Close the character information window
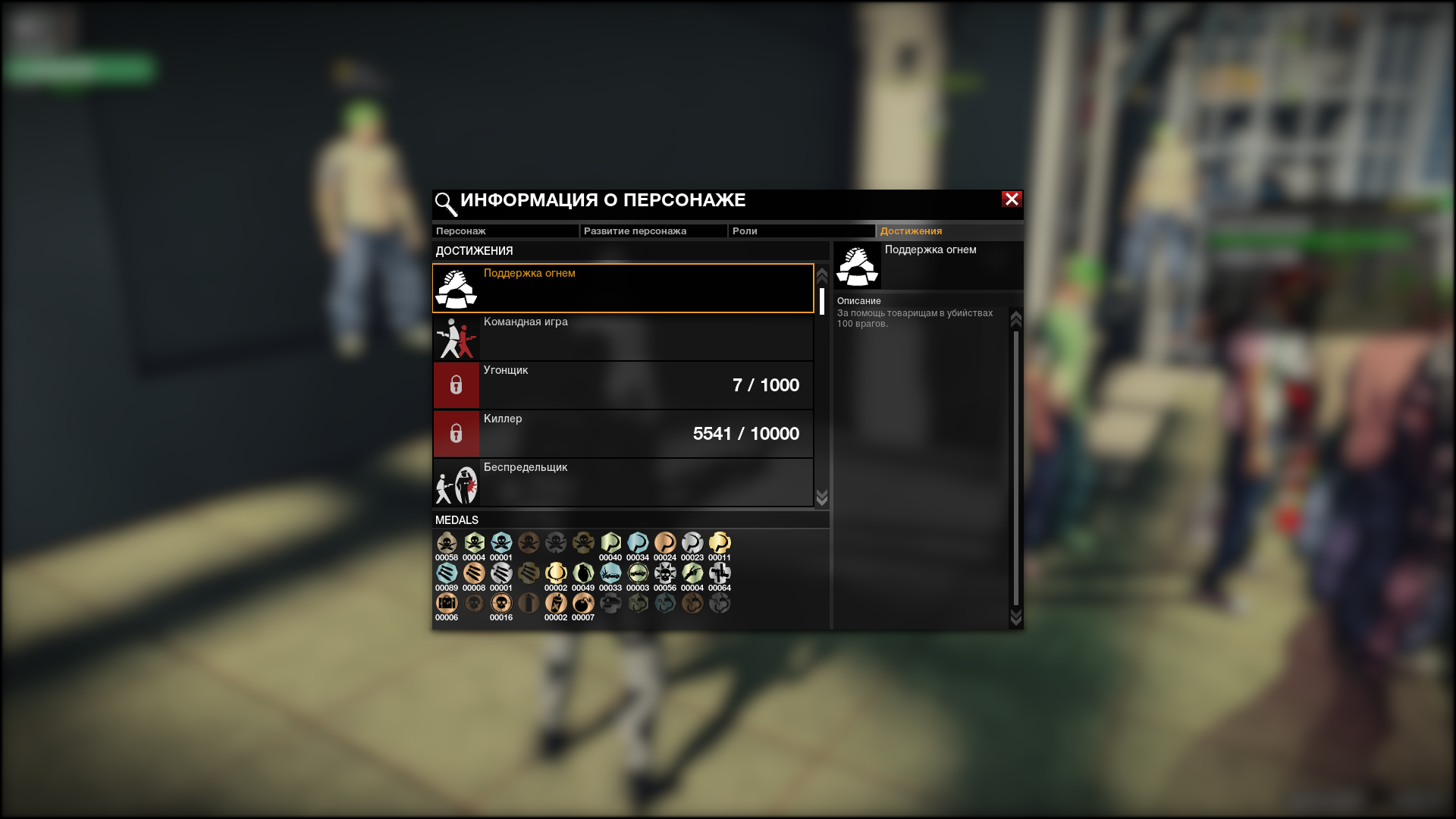 click(x=1012, y=199)
